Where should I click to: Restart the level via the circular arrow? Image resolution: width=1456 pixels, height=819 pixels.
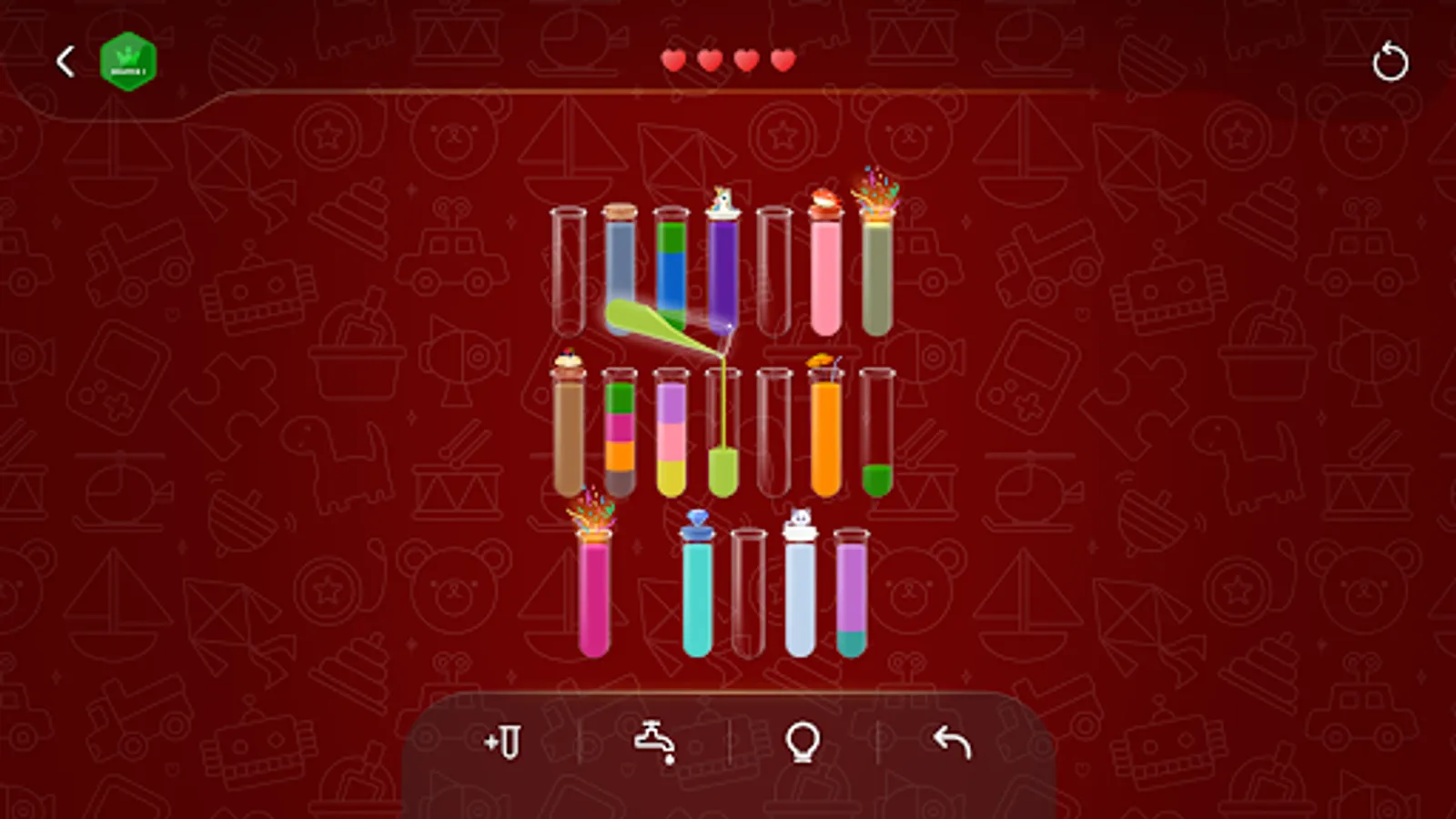[x=1390, y=61]
